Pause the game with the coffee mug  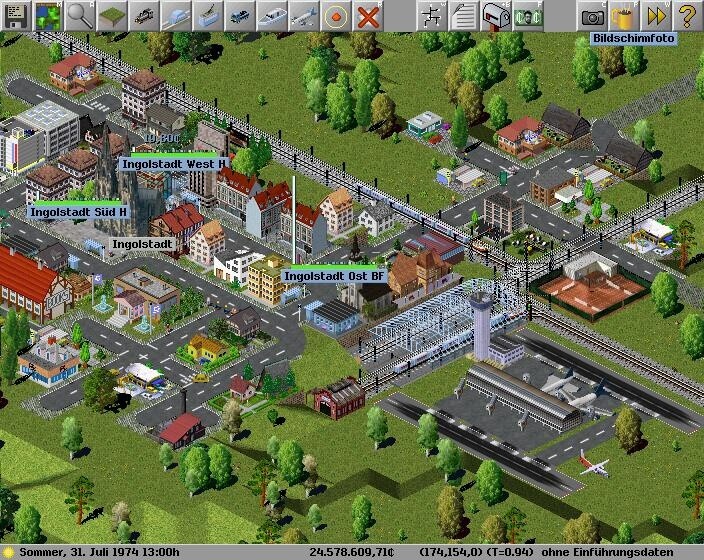click(624, 15)
